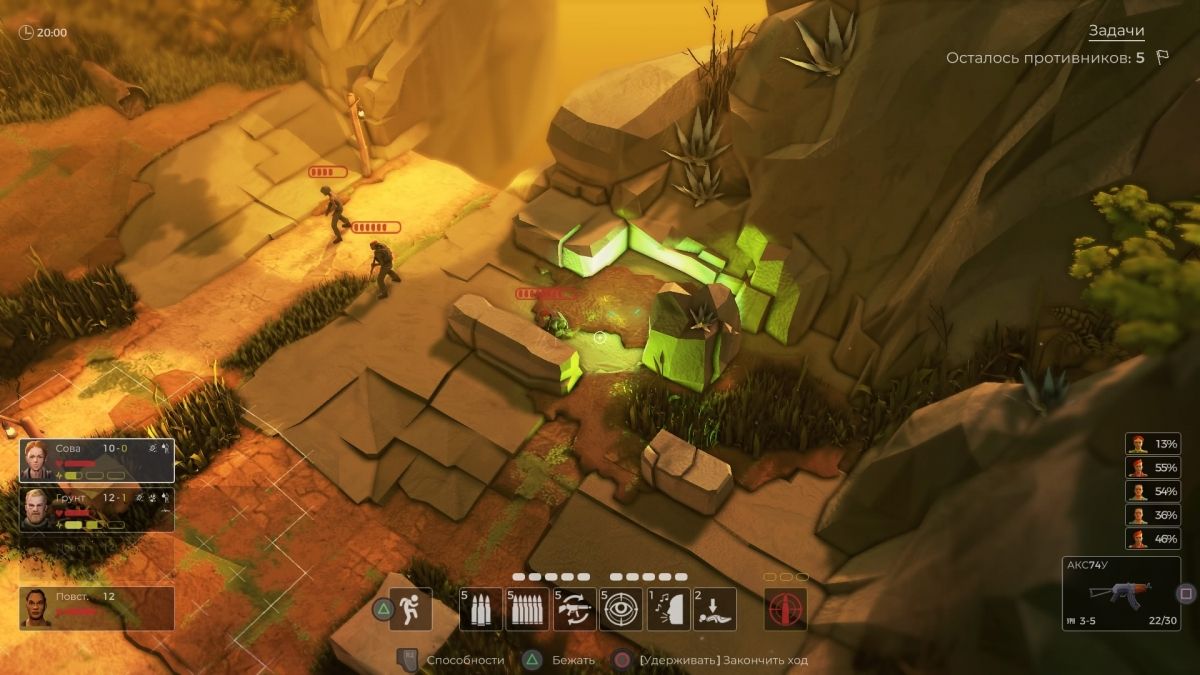Activate the eye-in-crosshair overwatch ability
The width and height of the screenshot is (1200, 675).
(621, 608)
